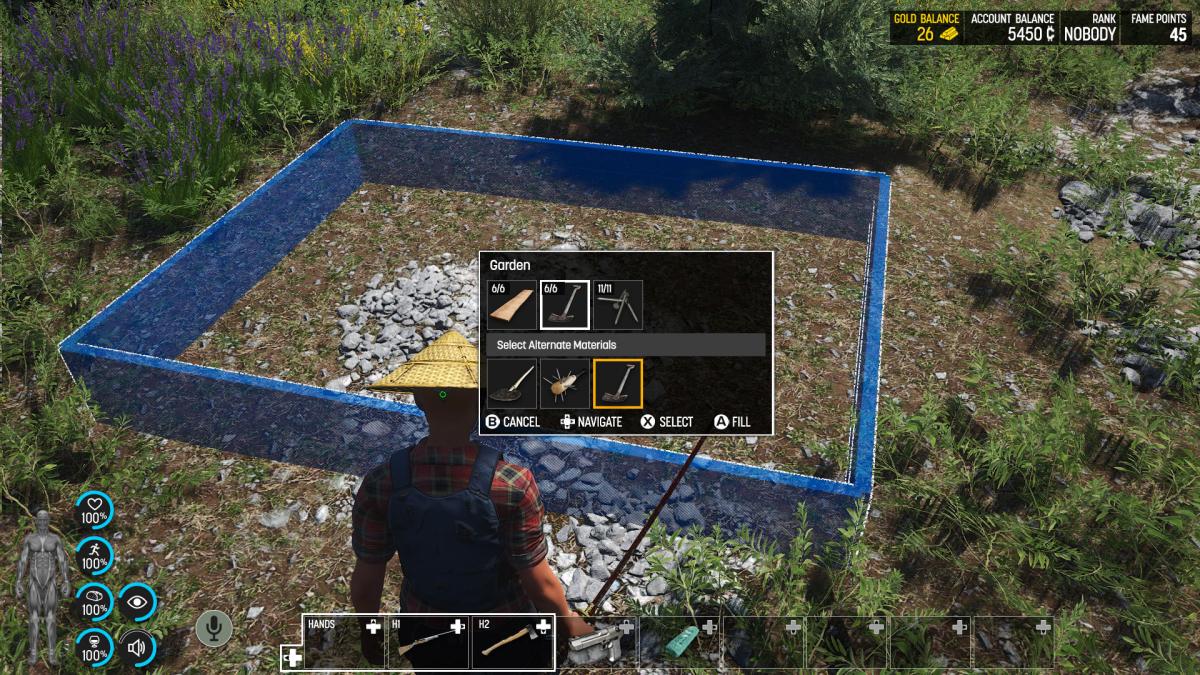1200x675 pixels.
Task: Select the 6/6 hoe requirement slot
Action: click(x=564, y=306)
